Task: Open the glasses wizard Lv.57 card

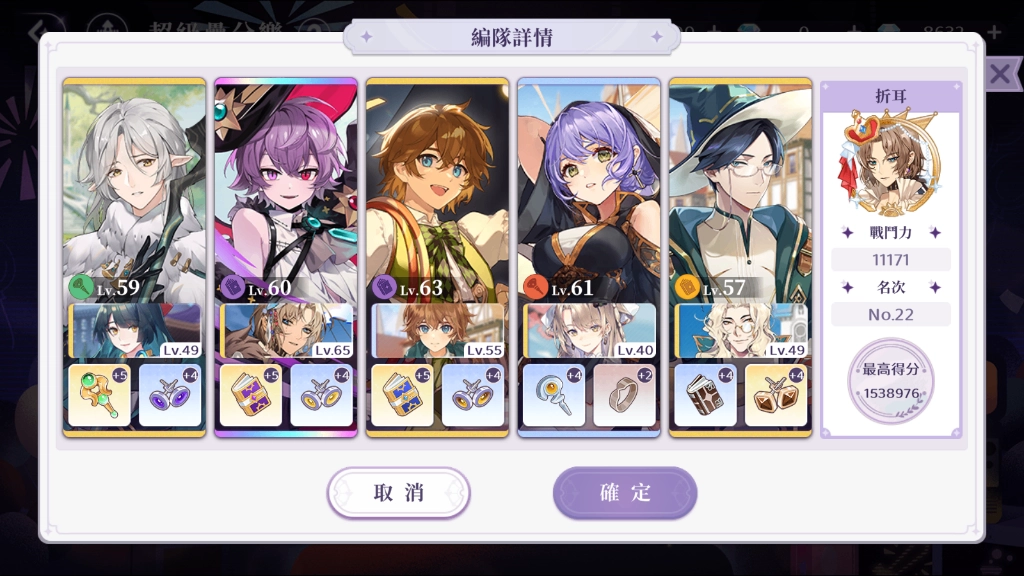Action: (740, 190)
